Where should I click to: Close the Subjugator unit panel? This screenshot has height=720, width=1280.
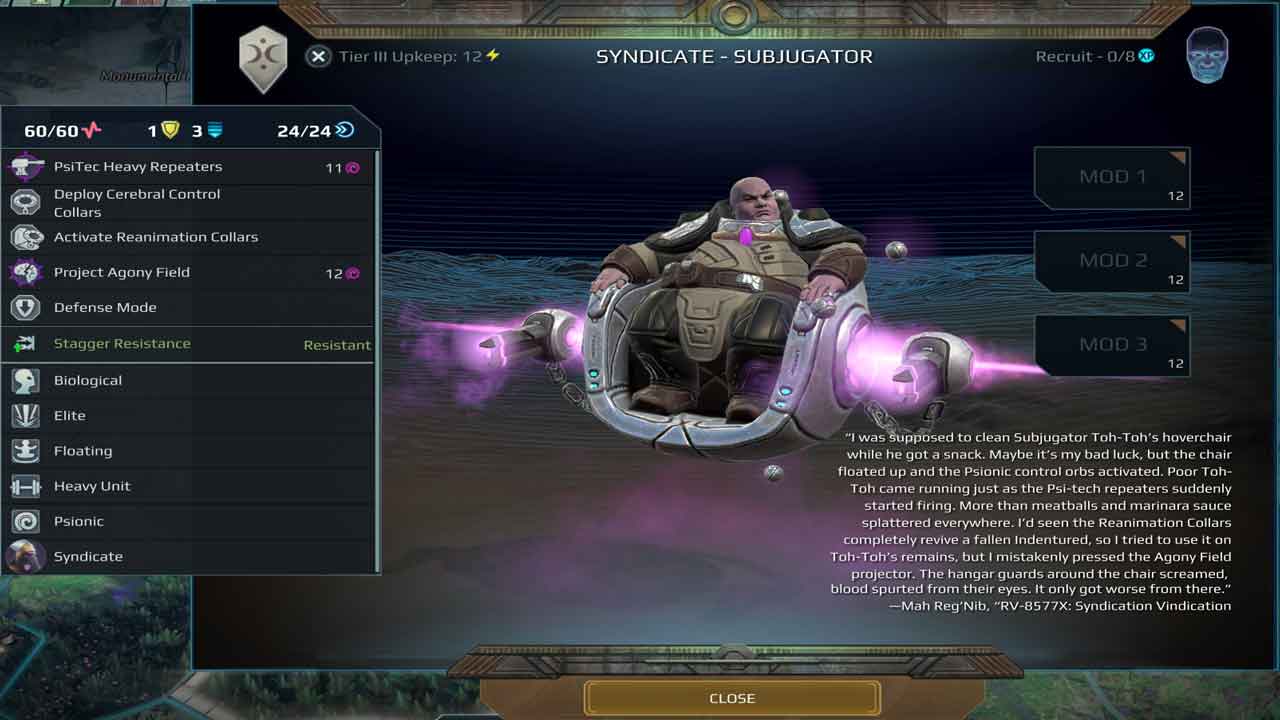pyautogui.click(x=732, y=698)
